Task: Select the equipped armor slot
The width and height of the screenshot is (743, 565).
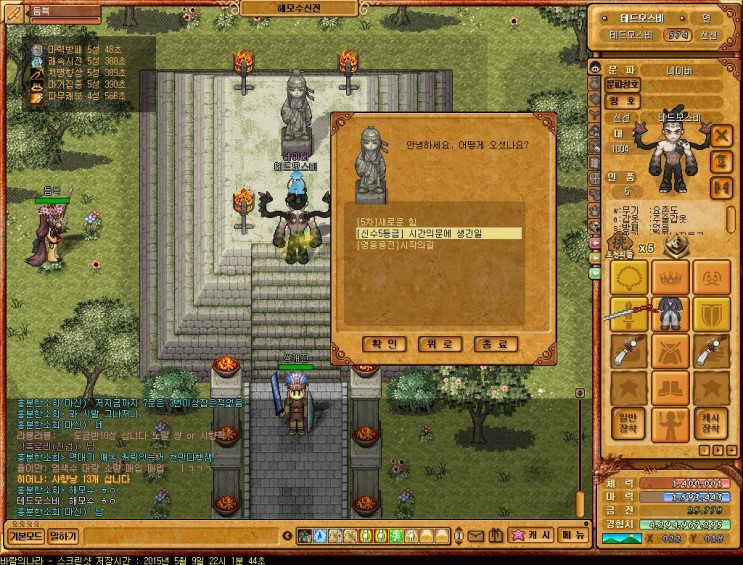Action: (x=671, y=314)
